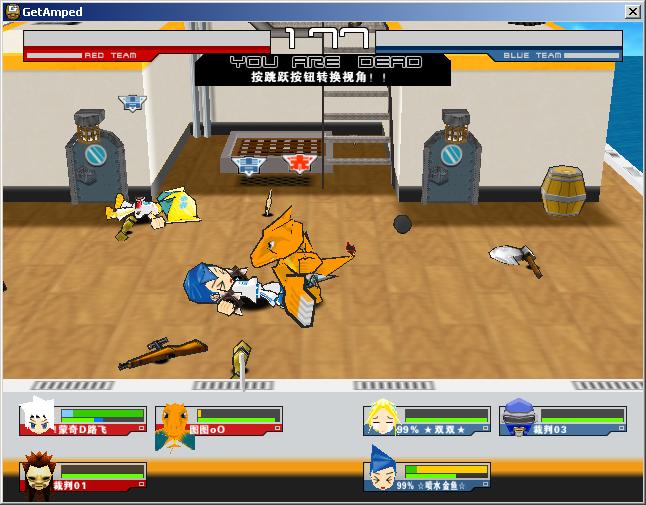Close the GetAmped window

pos(632,11)
